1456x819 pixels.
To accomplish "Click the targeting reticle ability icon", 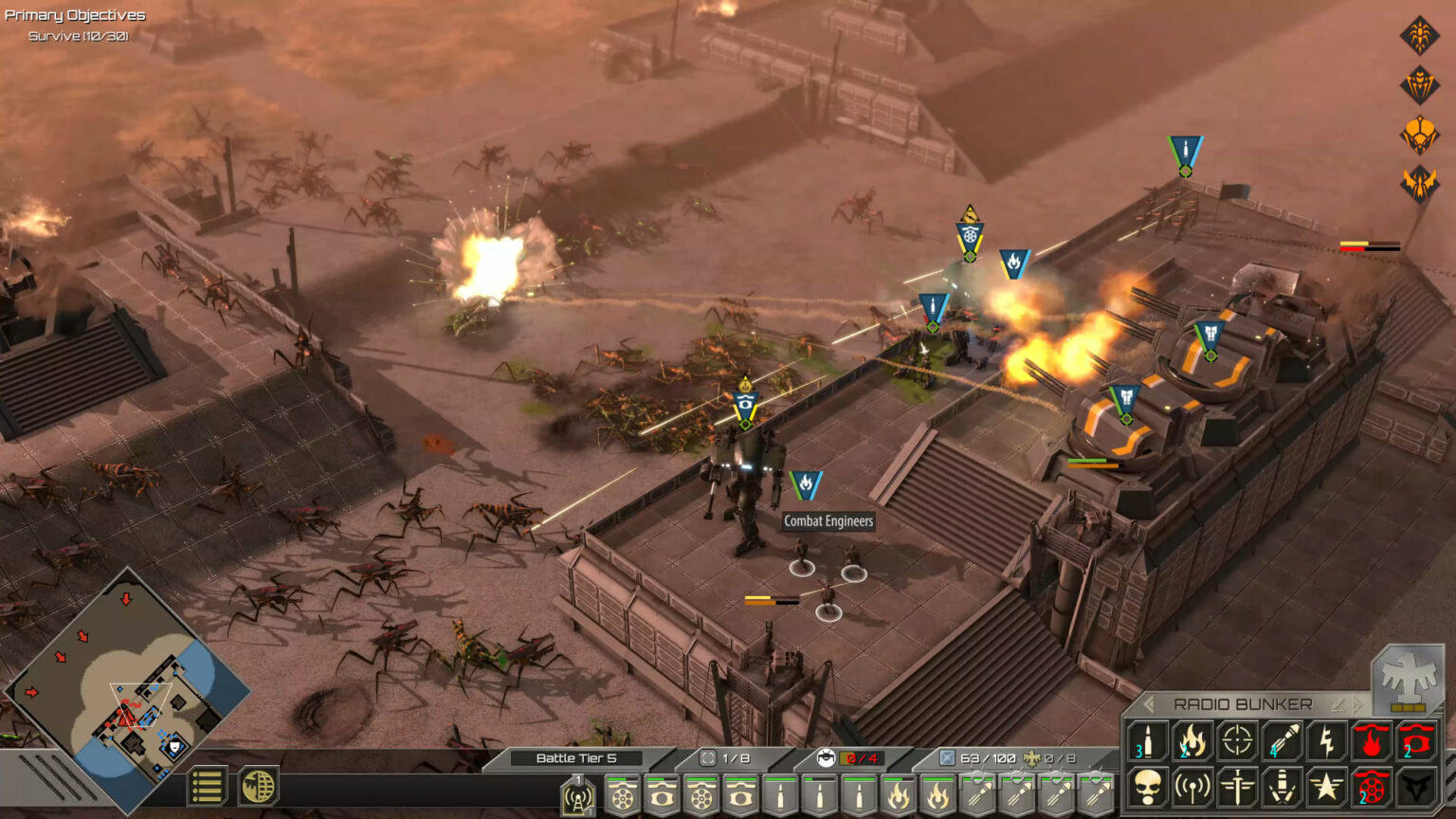I will 1237,741.
